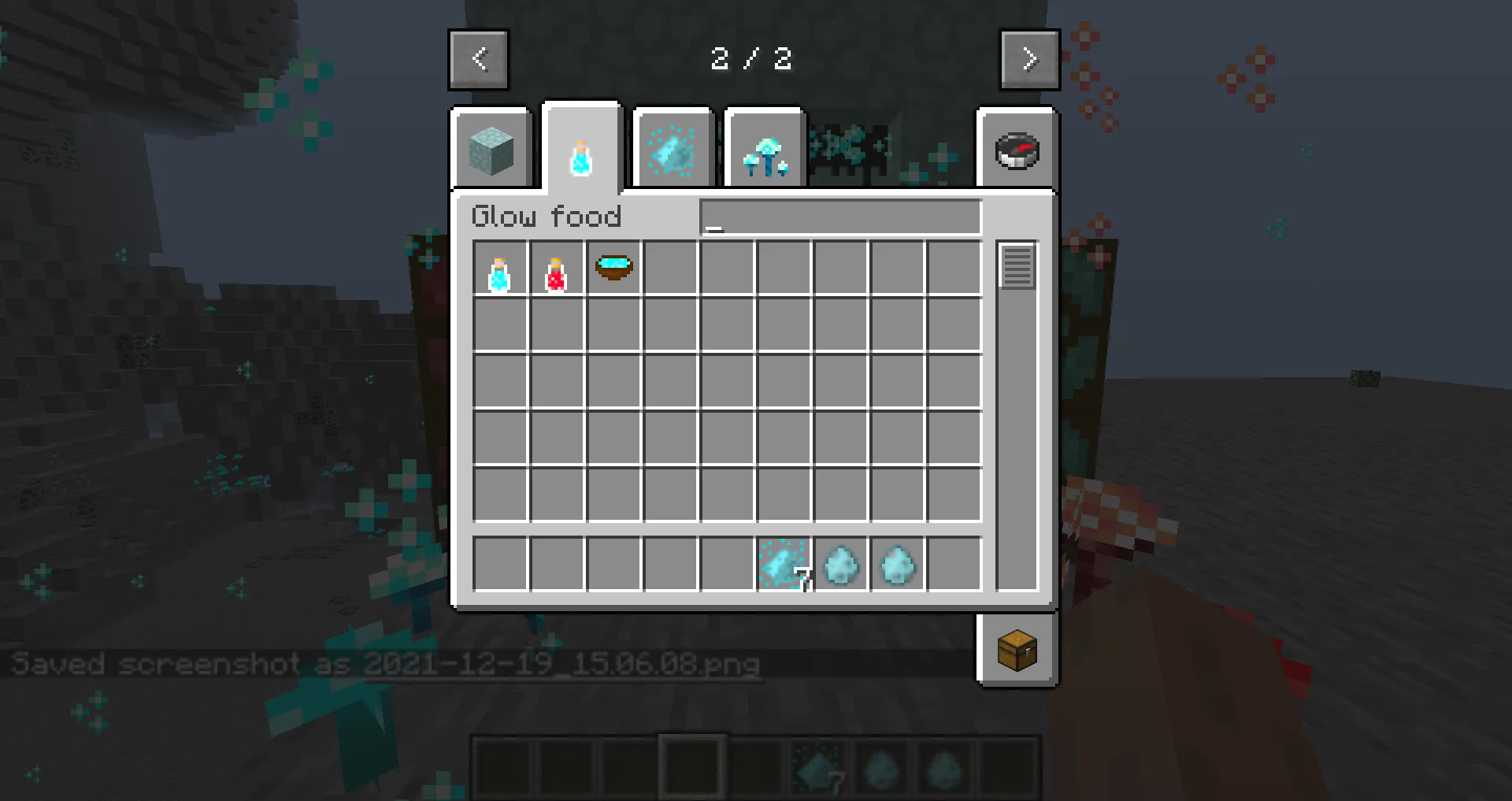Go to the next inventory page
Image resolution: width=1512 pixels, height=801 pixels.
click(1030, 59)
